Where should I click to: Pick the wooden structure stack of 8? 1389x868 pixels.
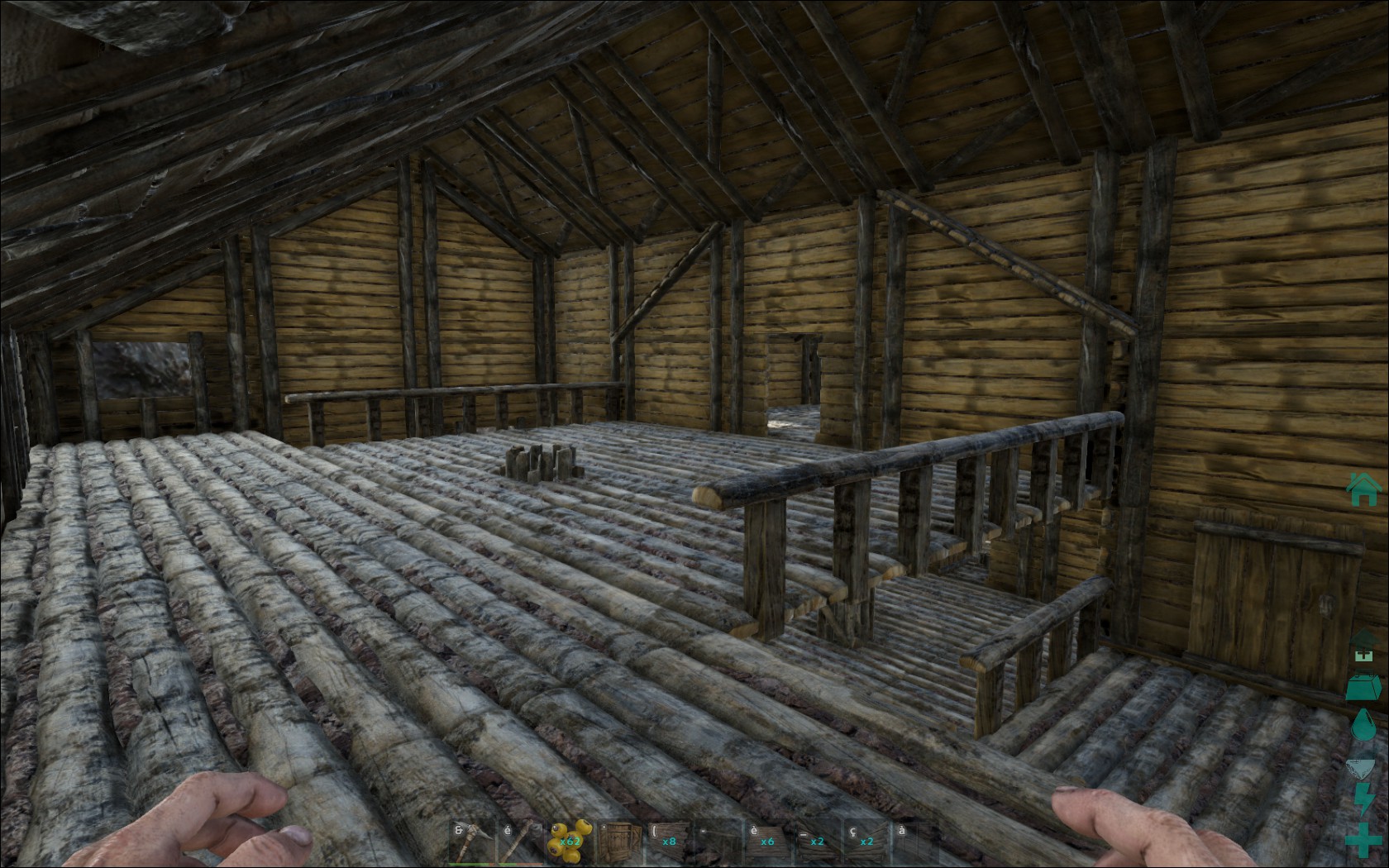[668, 842]
